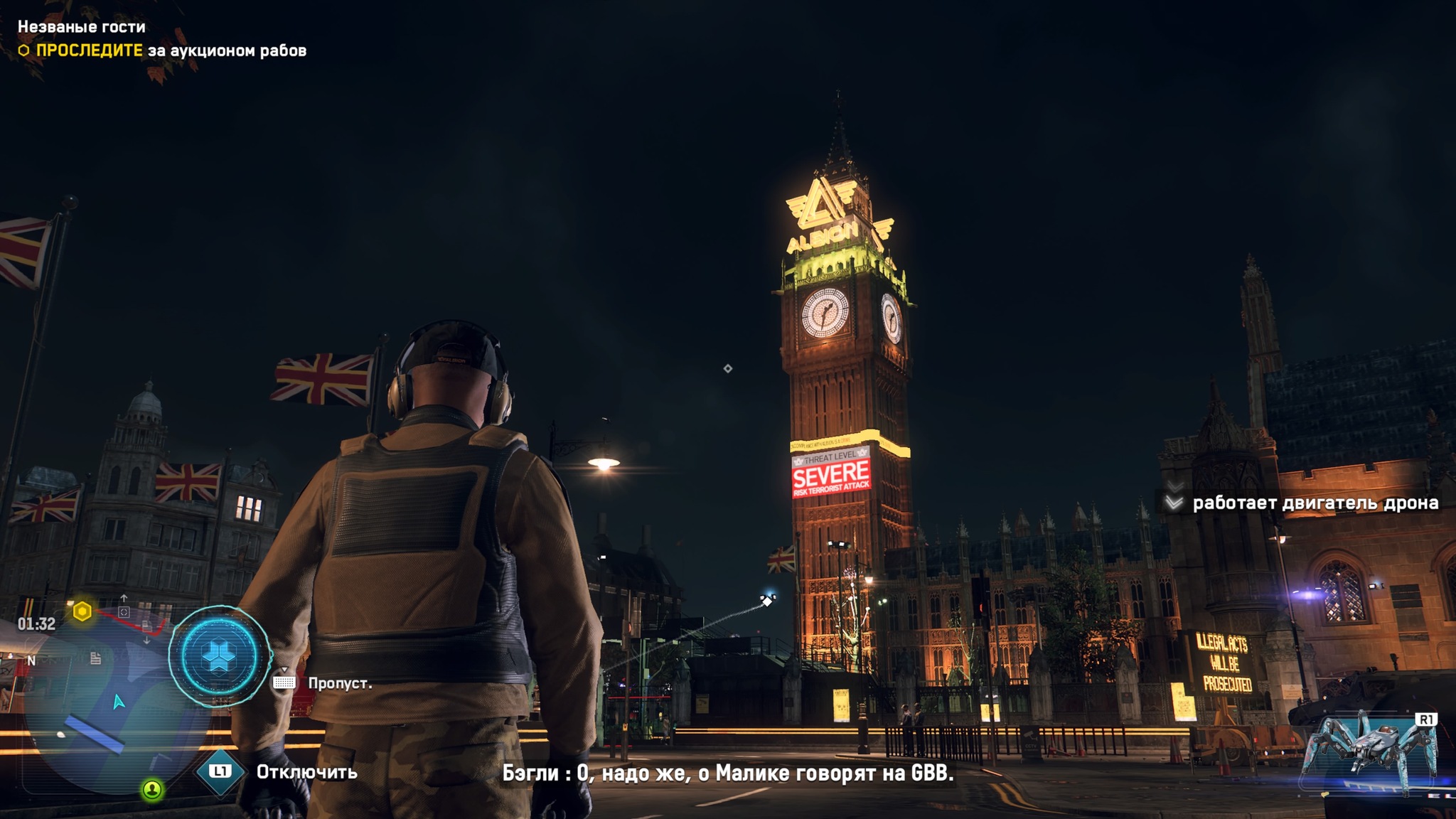Click the yellow hexagon marker above the minimap
This screenshot has width=1456, height=819.
pos(82,611)
